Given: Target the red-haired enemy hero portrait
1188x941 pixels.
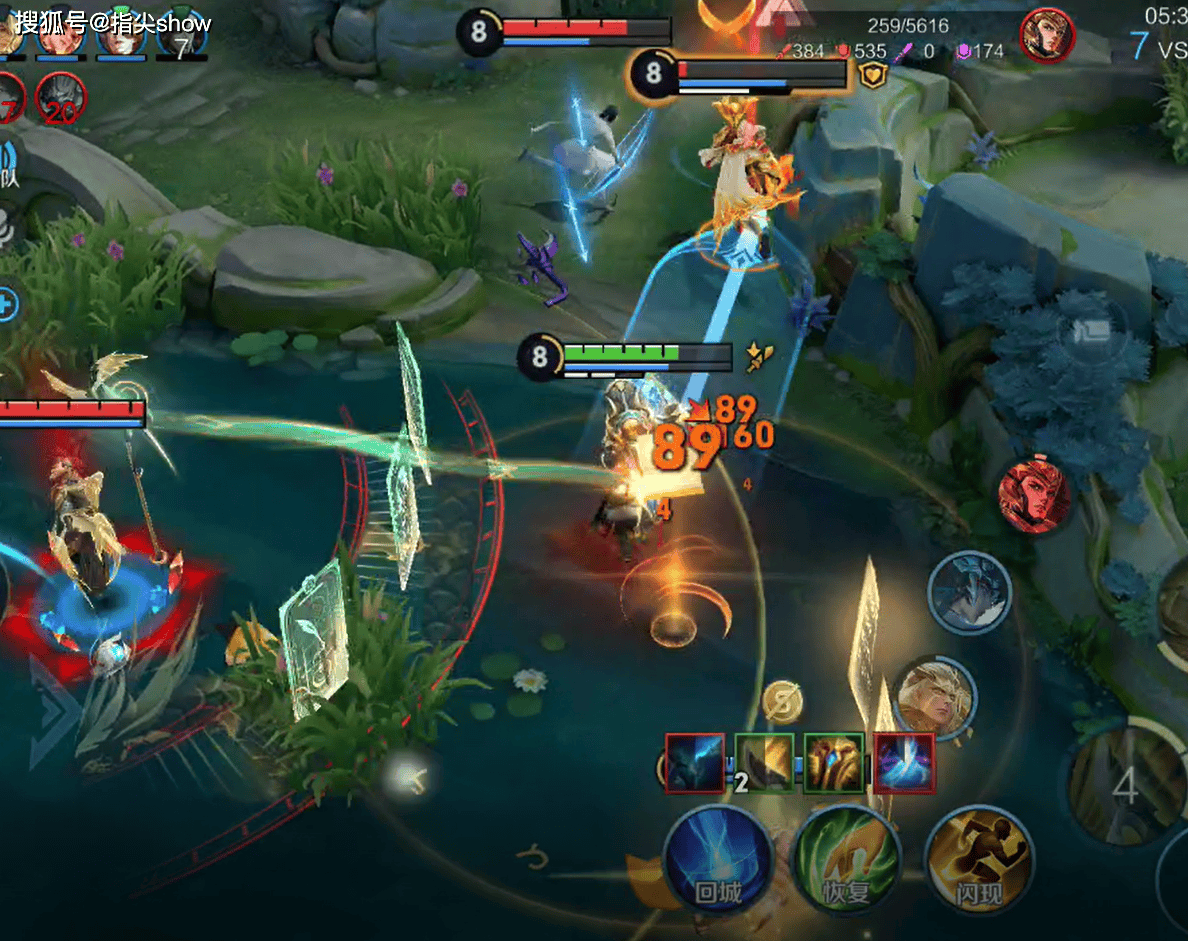Looking at the screenshot, I should [x=1034, y=496].
